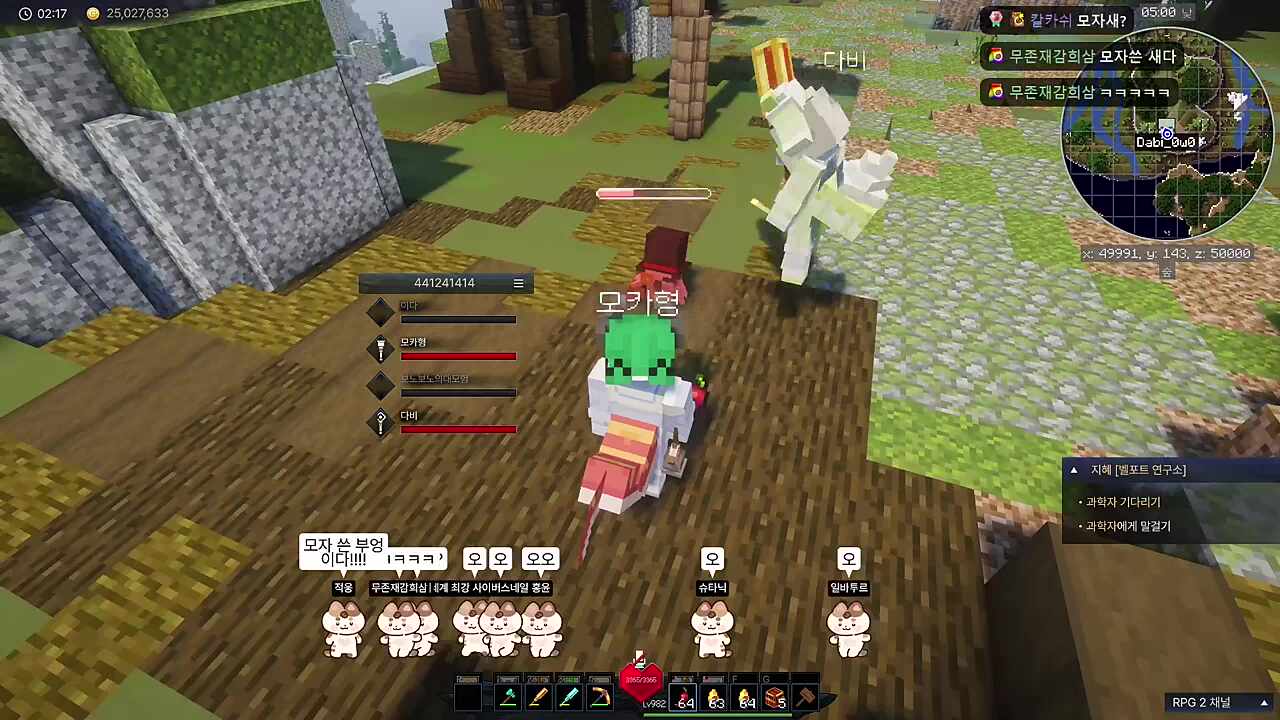Image resolution: width=1280 pixels, height=720 pixels.
Task: Click the coin icon beside 25,027,633
Action: tap(92, 15)
